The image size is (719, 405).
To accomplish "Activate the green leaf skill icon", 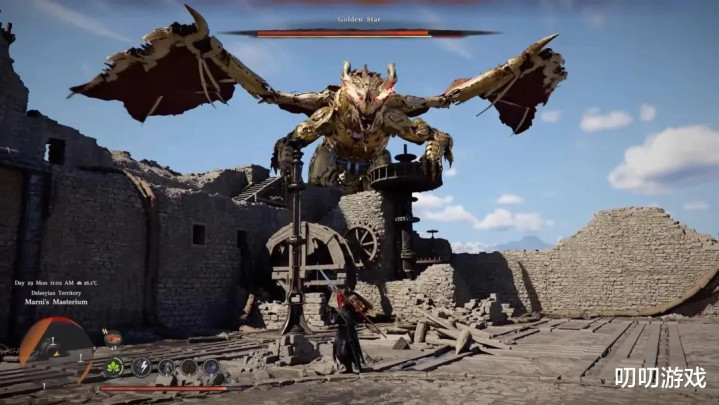I will (x=114, y=367).
